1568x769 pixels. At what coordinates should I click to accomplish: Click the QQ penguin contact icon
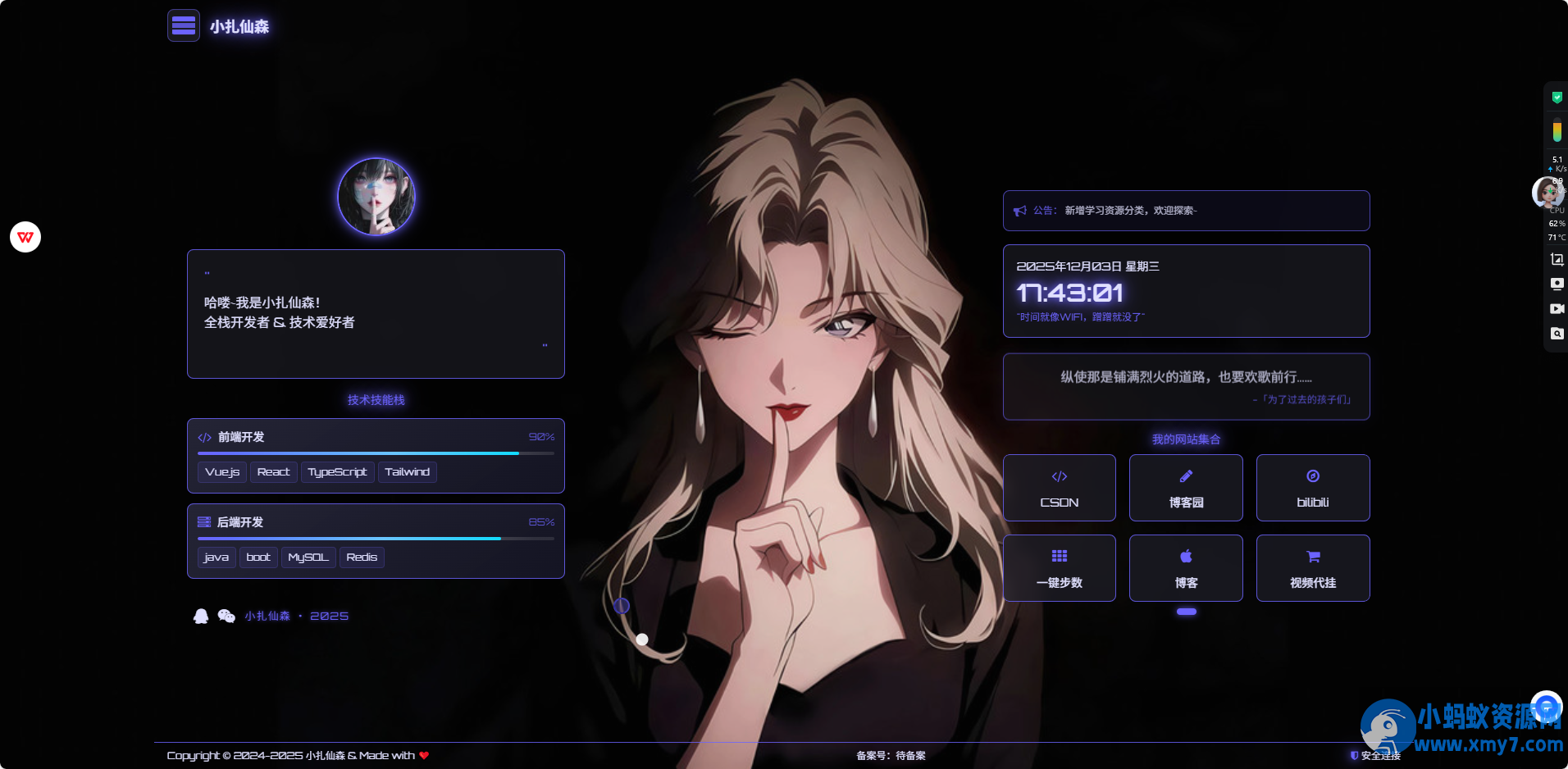pyautogui.click(x=201, y=616)
